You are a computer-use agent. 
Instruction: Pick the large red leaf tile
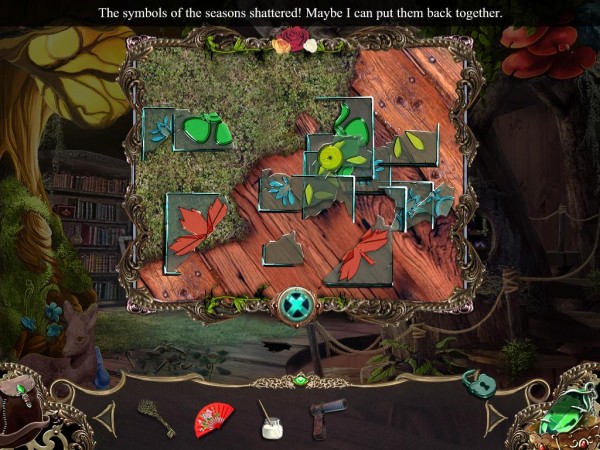click(196, 226)
